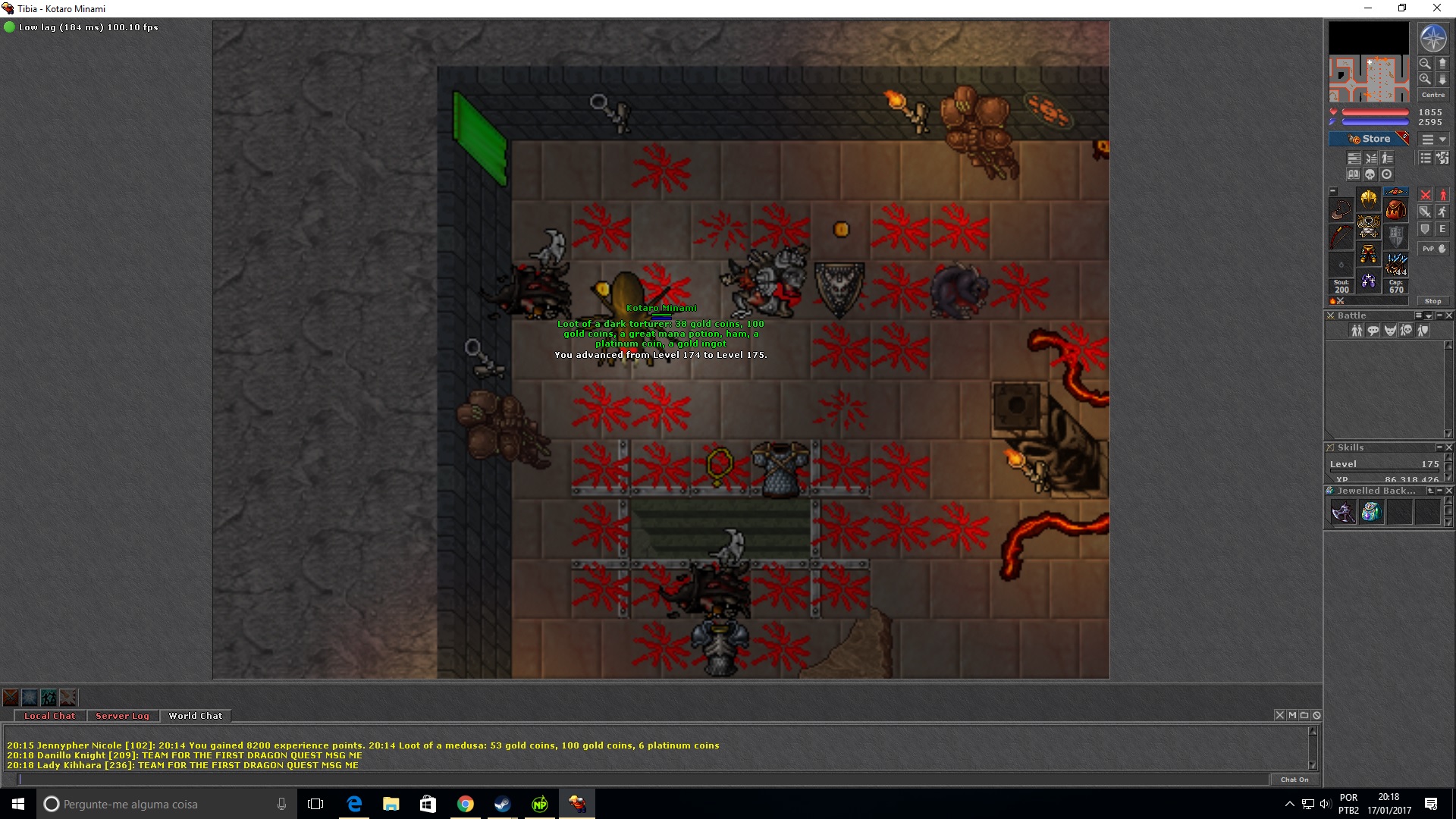Toggle the Chat On button
This screenshot has height=819, width=1456.
pyautogui.click(x=1294, y=780)
